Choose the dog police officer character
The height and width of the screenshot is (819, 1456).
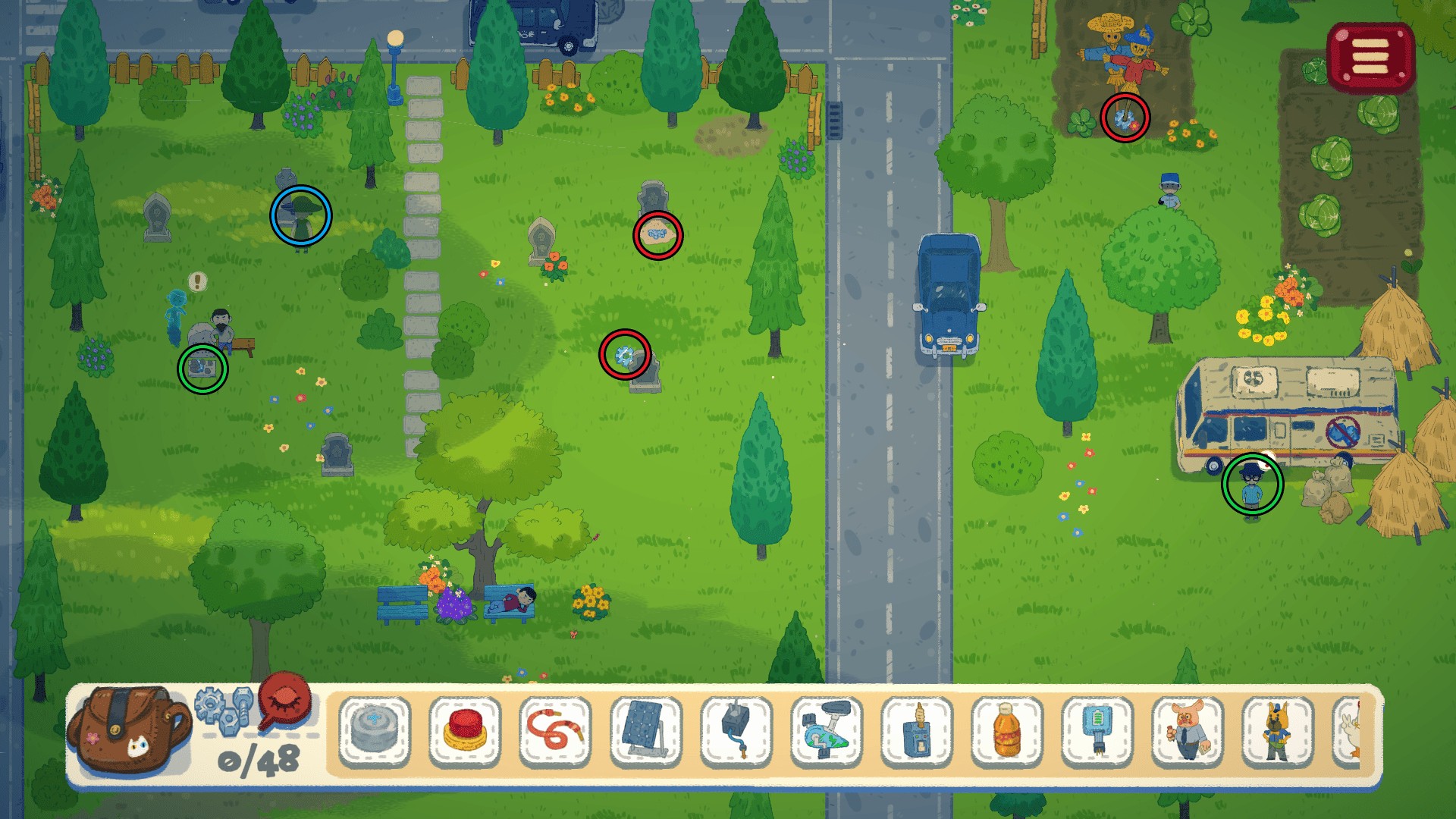(1278, 731)
